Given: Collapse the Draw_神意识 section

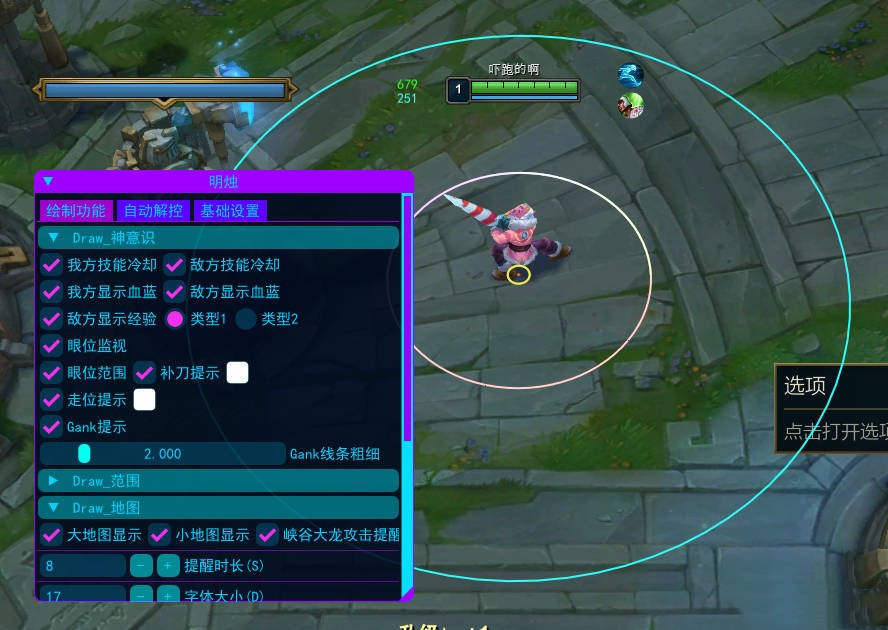Looking at the screenshot, I should pos(54,238).
